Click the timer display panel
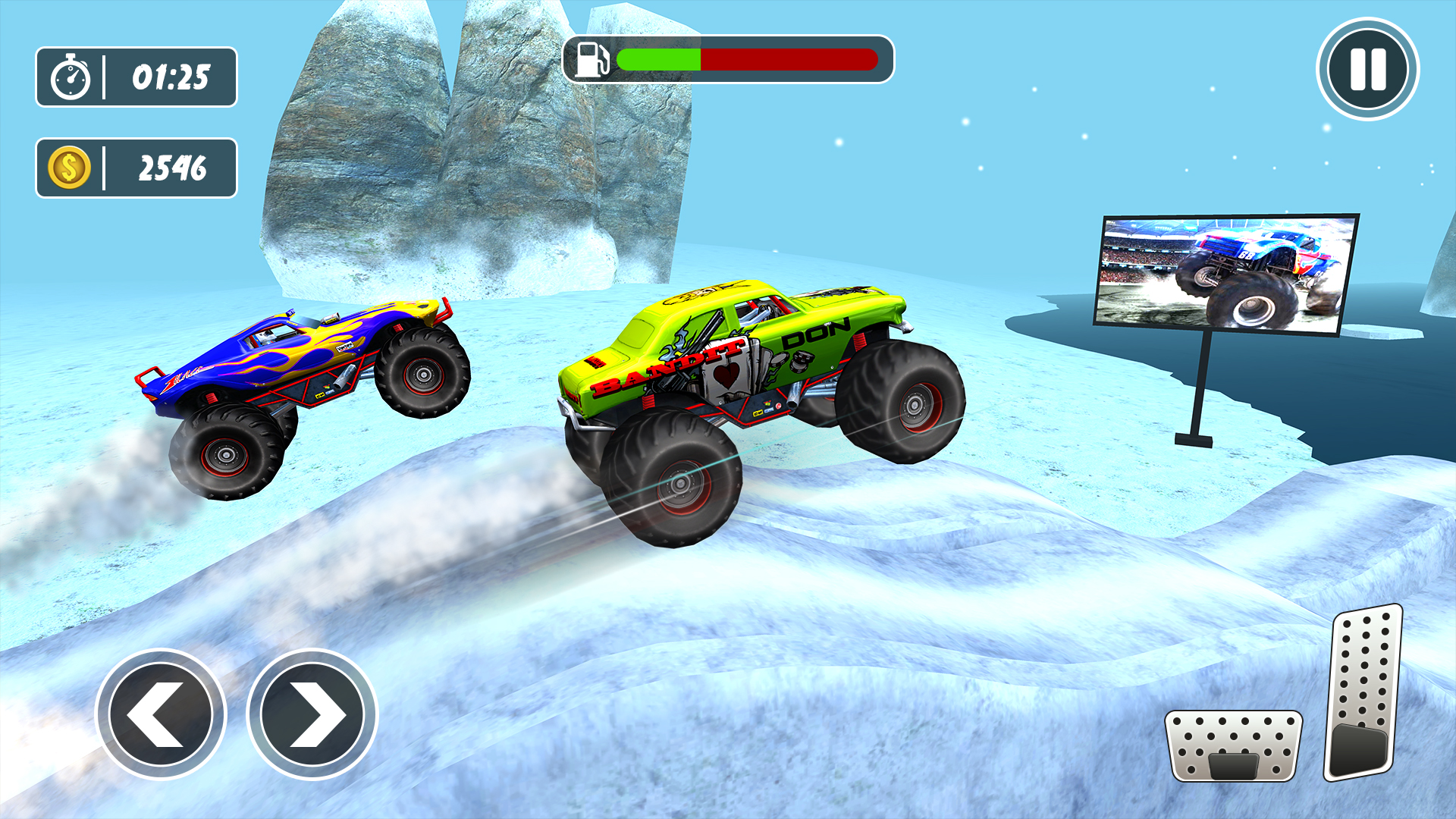This screenshot has height=819, width=1456. point(136,76)
